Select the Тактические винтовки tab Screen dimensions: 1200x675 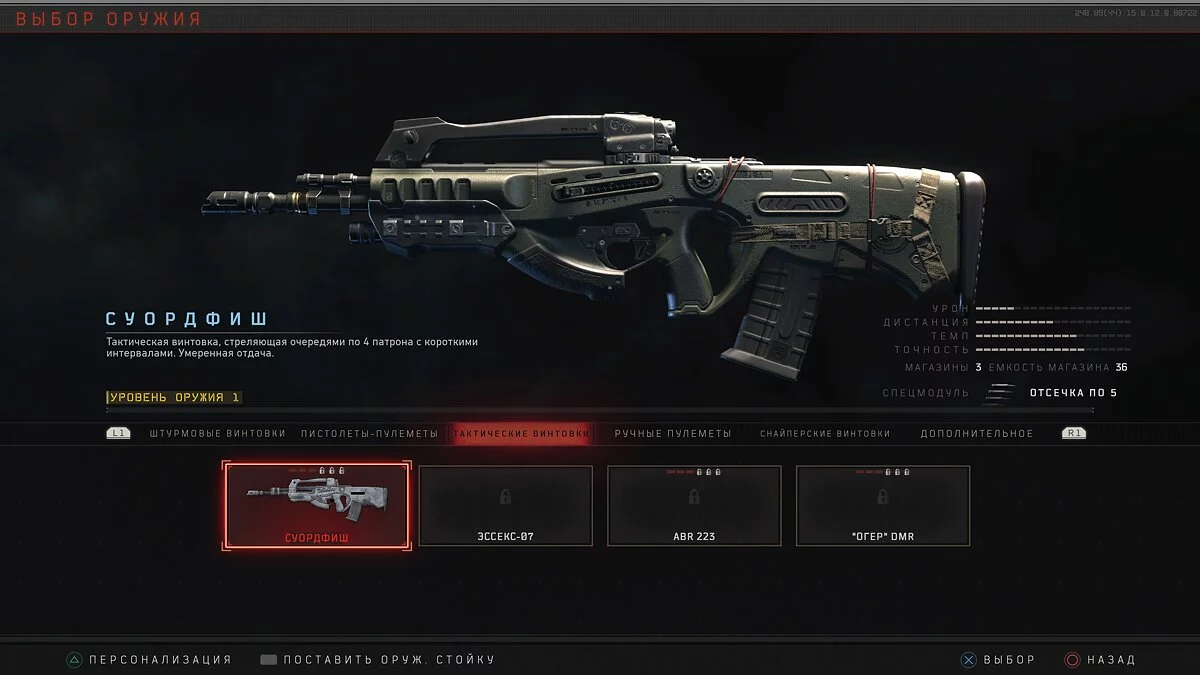520,433
